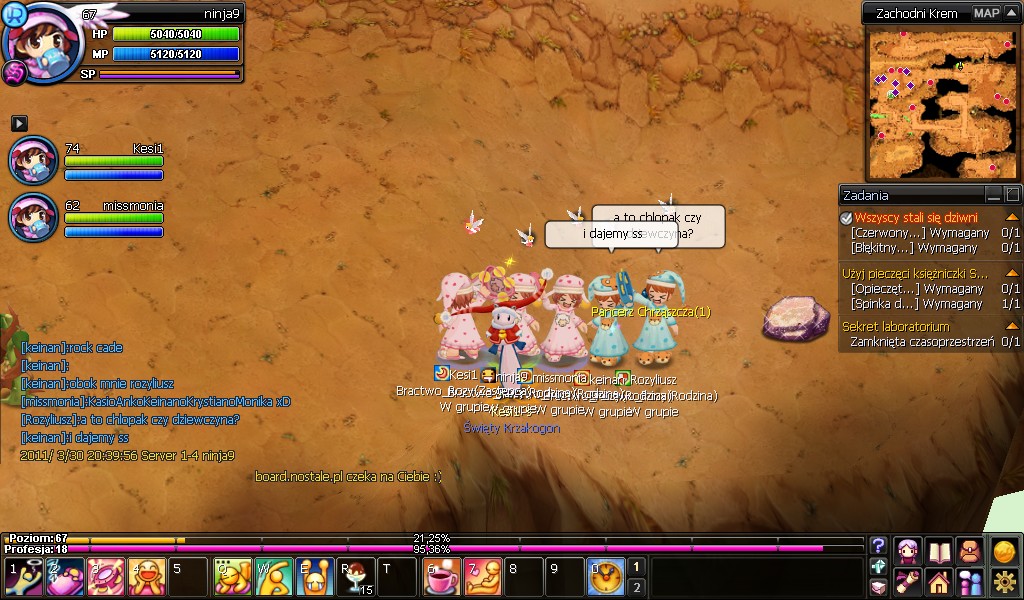
Task: Use the ice cream sundae item in slot R
Action: (x=357, y=577)
